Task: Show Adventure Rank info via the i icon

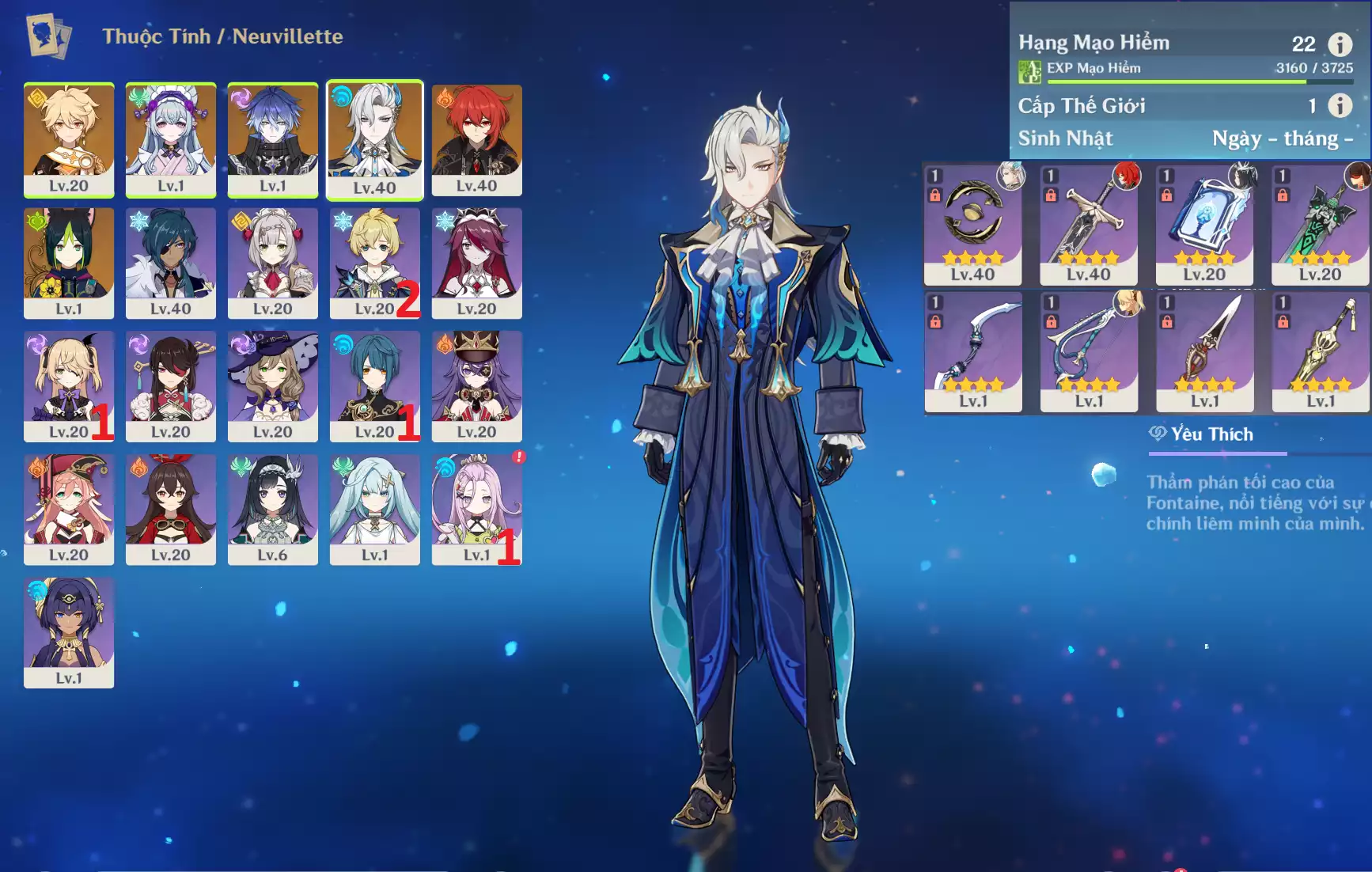Action: tap(1339, 44)
